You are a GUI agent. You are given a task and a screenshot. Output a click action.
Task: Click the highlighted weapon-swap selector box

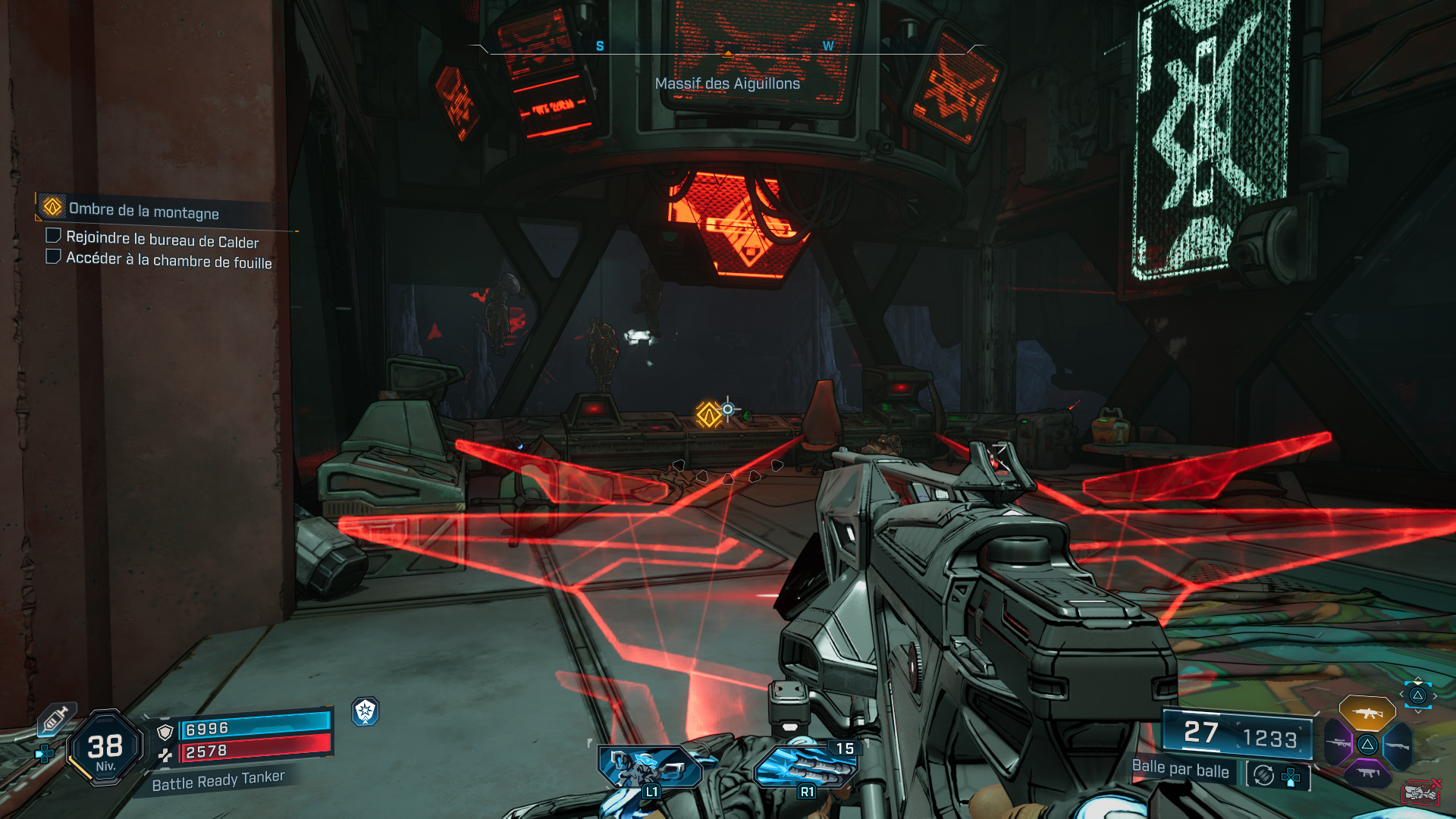click(x=1417, y=695)
